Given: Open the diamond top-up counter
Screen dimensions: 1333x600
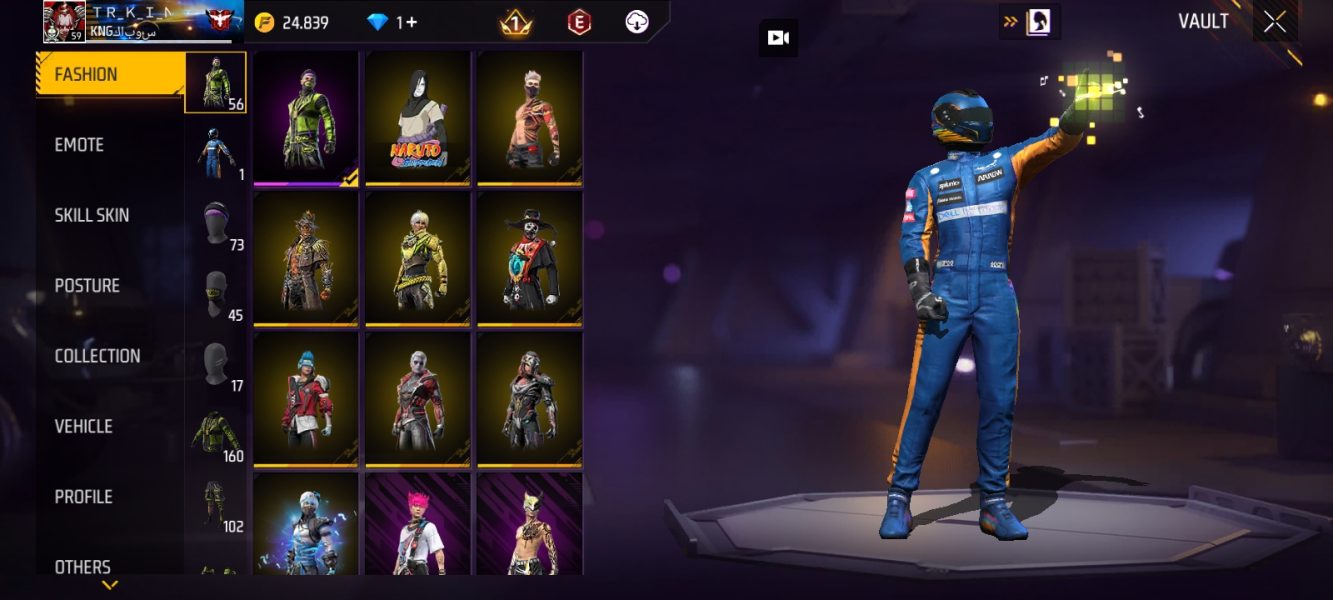Looking at the screenshot, I should pyautogui.click(x=392, y=22).
